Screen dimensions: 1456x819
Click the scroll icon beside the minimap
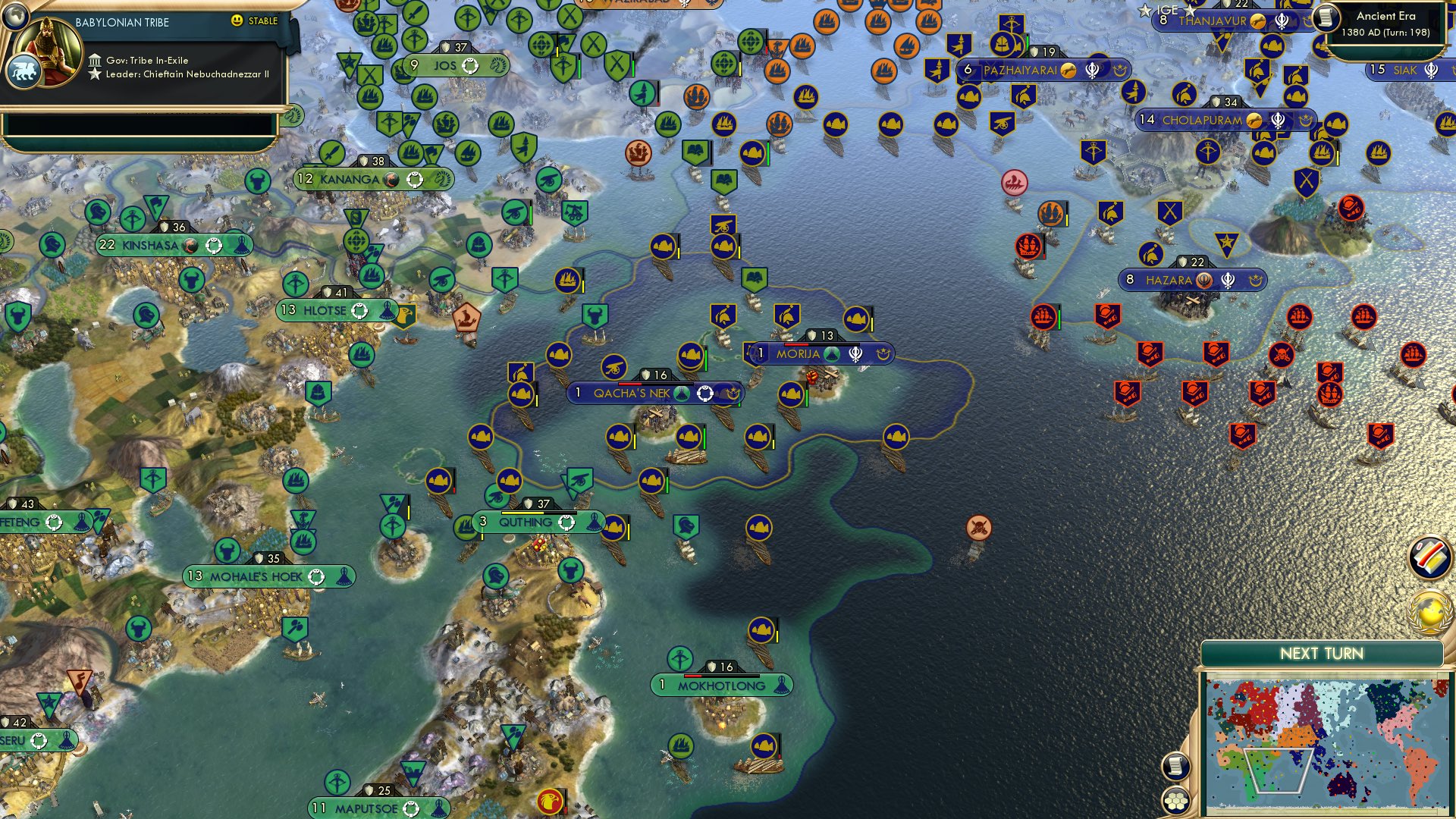click(1175, 767)
